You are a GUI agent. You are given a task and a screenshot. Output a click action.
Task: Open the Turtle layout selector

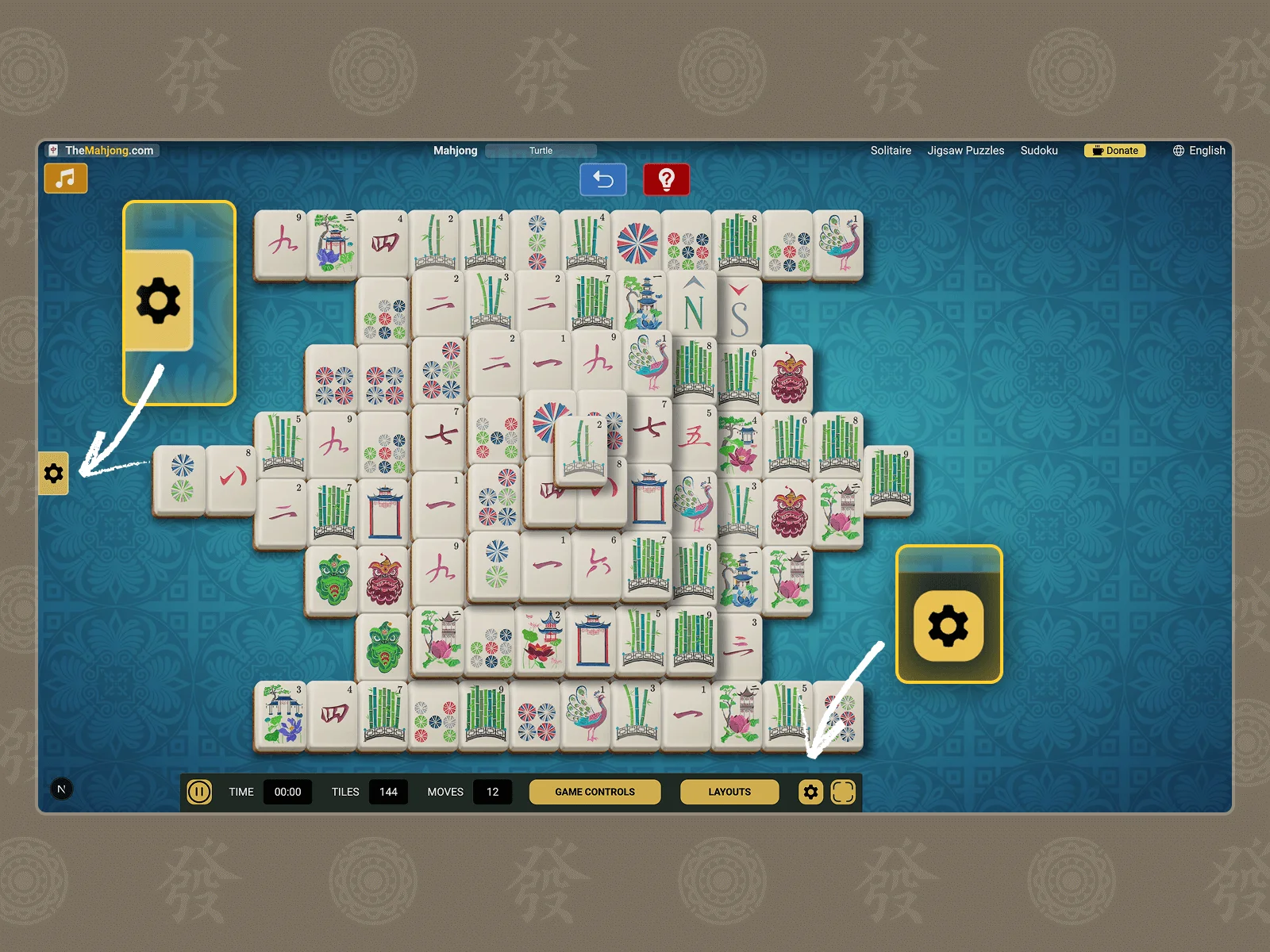click(541, 151)
